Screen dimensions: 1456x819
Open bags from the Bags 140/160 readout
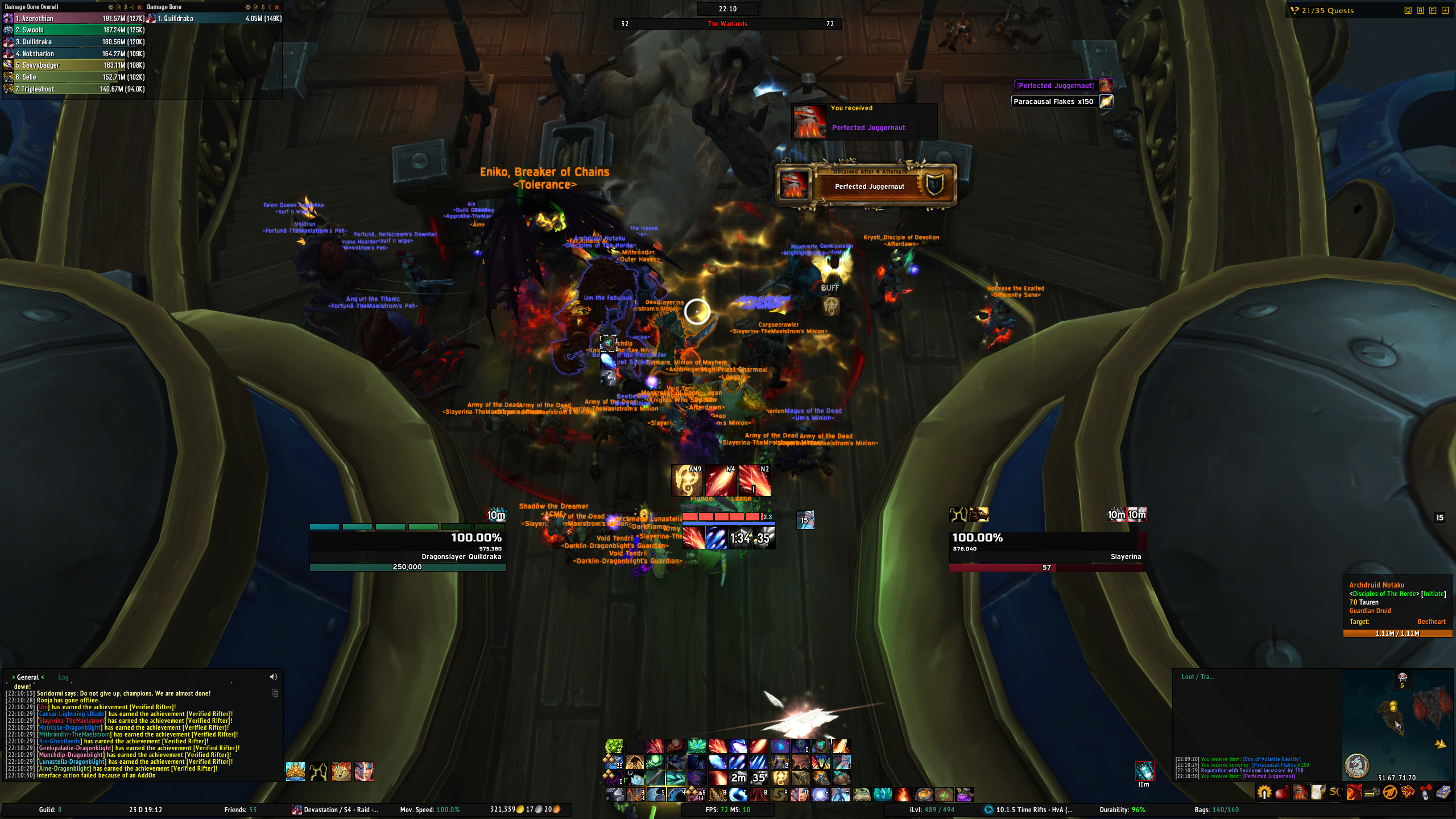pyautogui.click(x=1217, y=810)
